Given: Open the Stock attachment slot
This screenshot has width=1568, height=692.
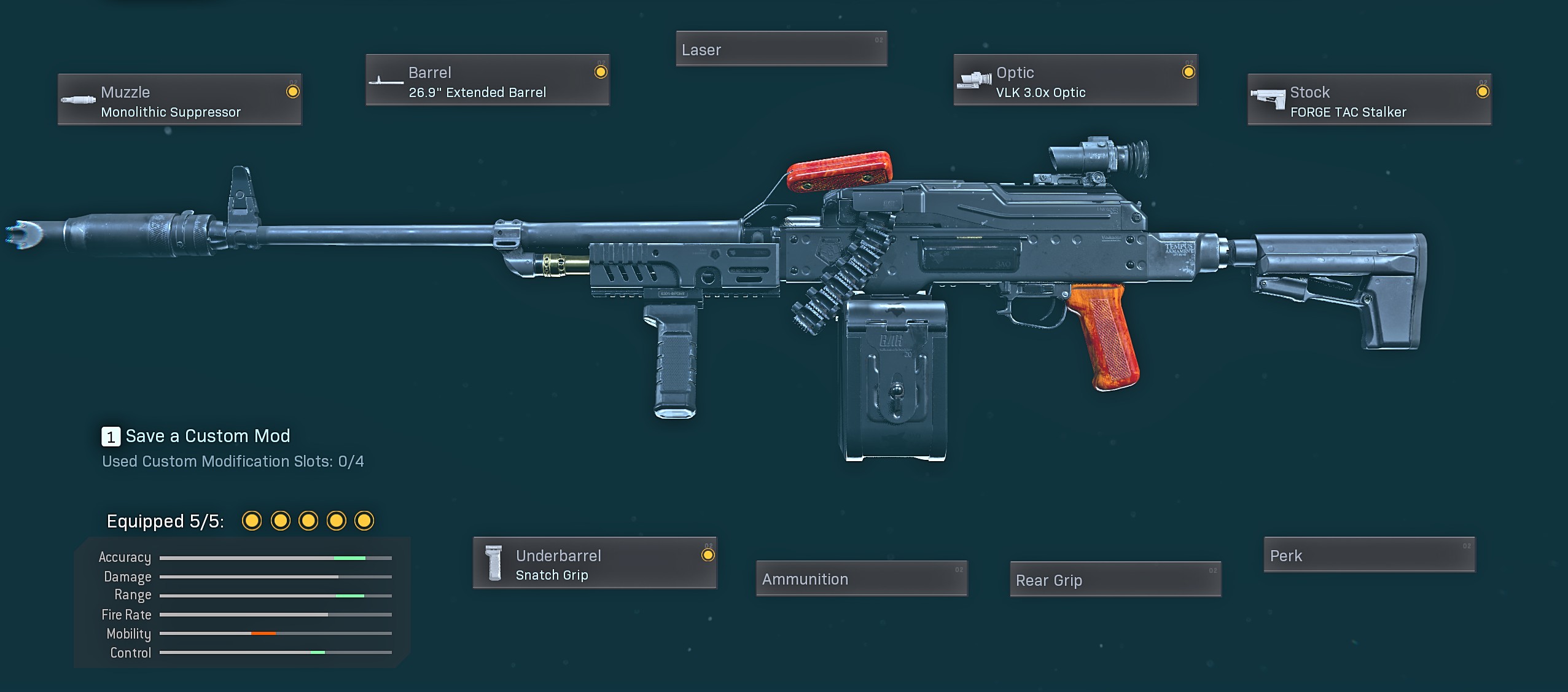Looking at the screenshot, I should coord(1369,99).
